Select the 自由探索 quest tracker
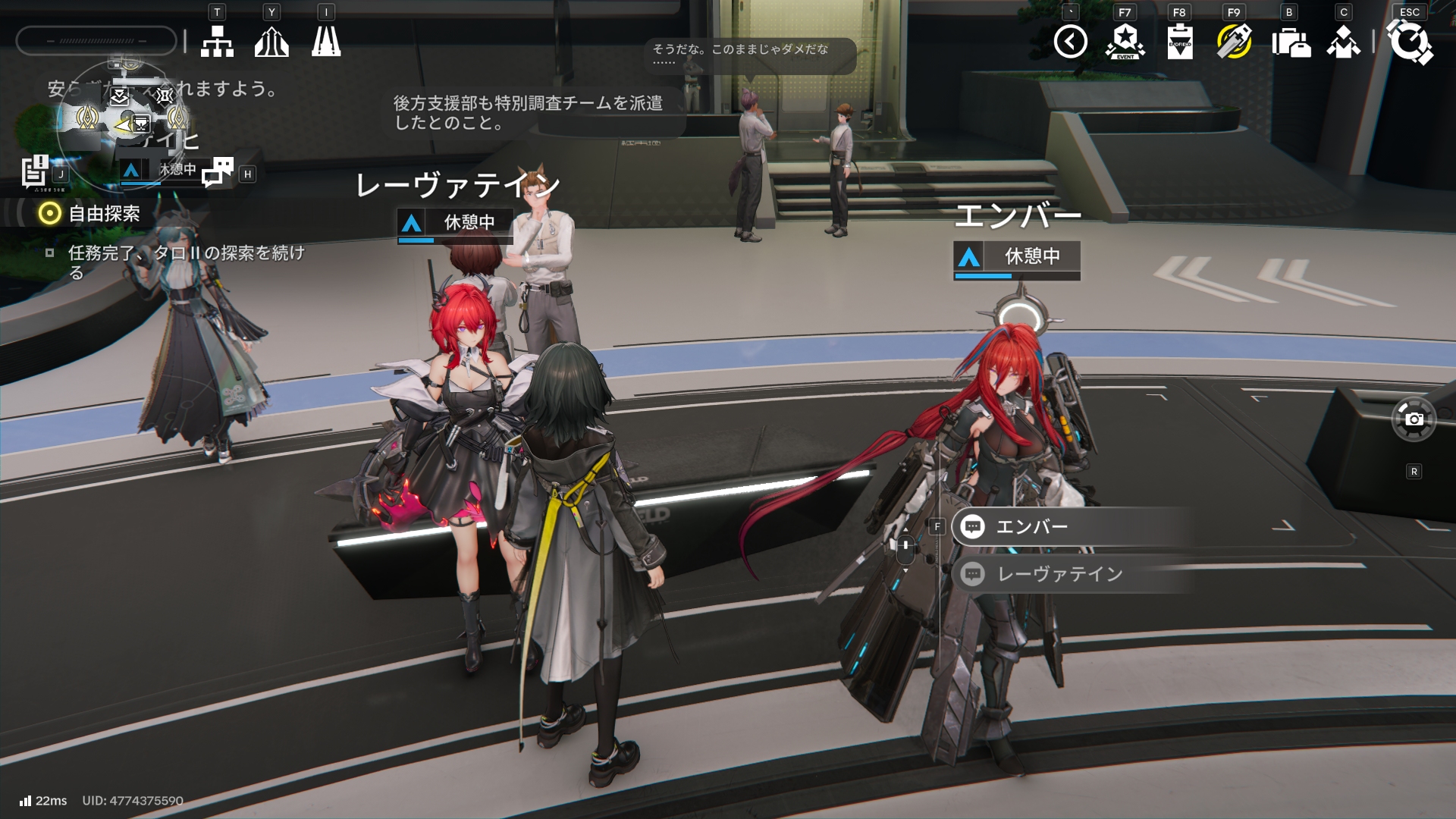Screen dimensions: 1456x819 (x=104, y=214)
